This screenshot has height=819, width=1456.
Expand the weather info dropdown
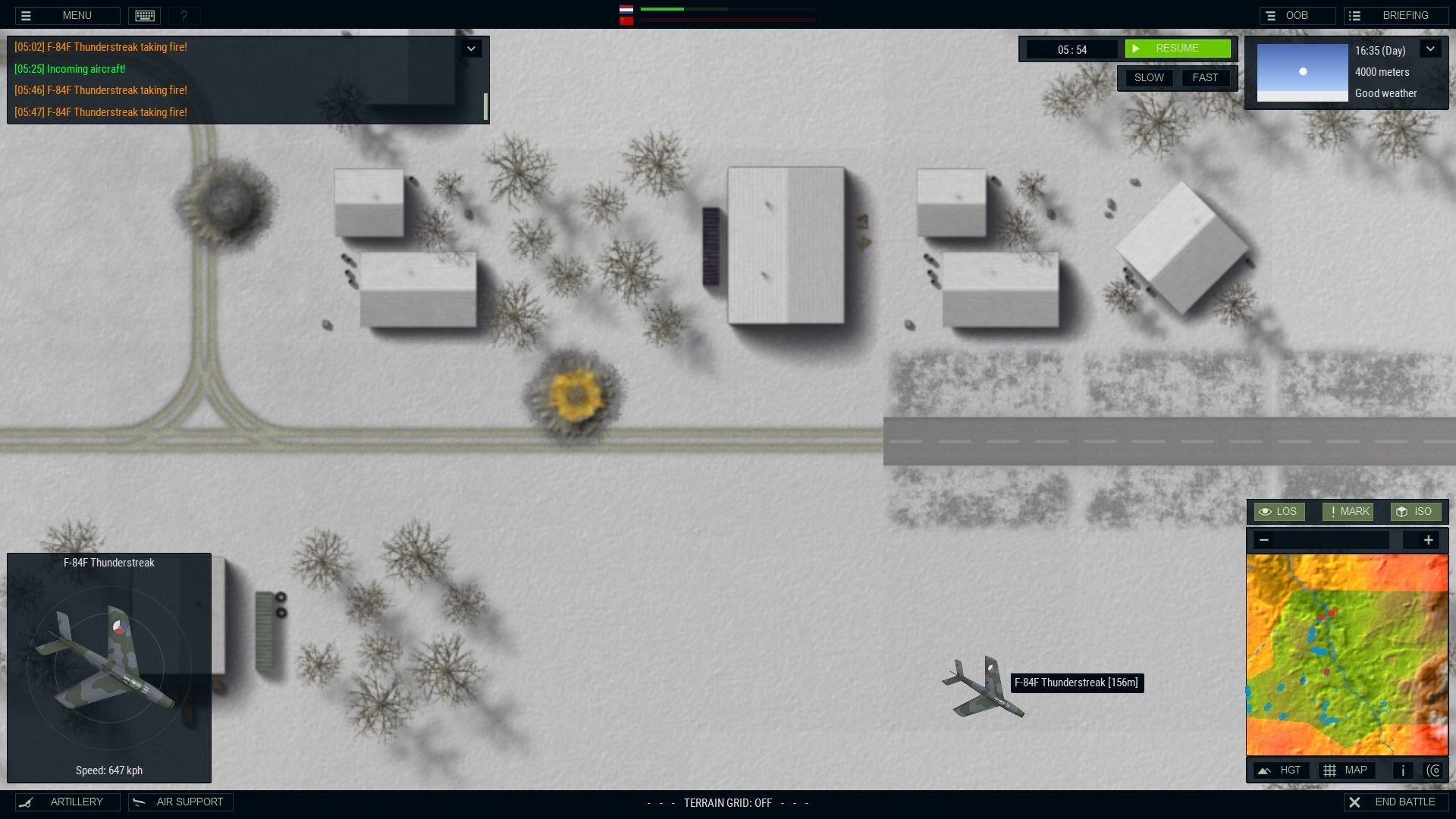pyautogui.click(x=1430, y=49)
